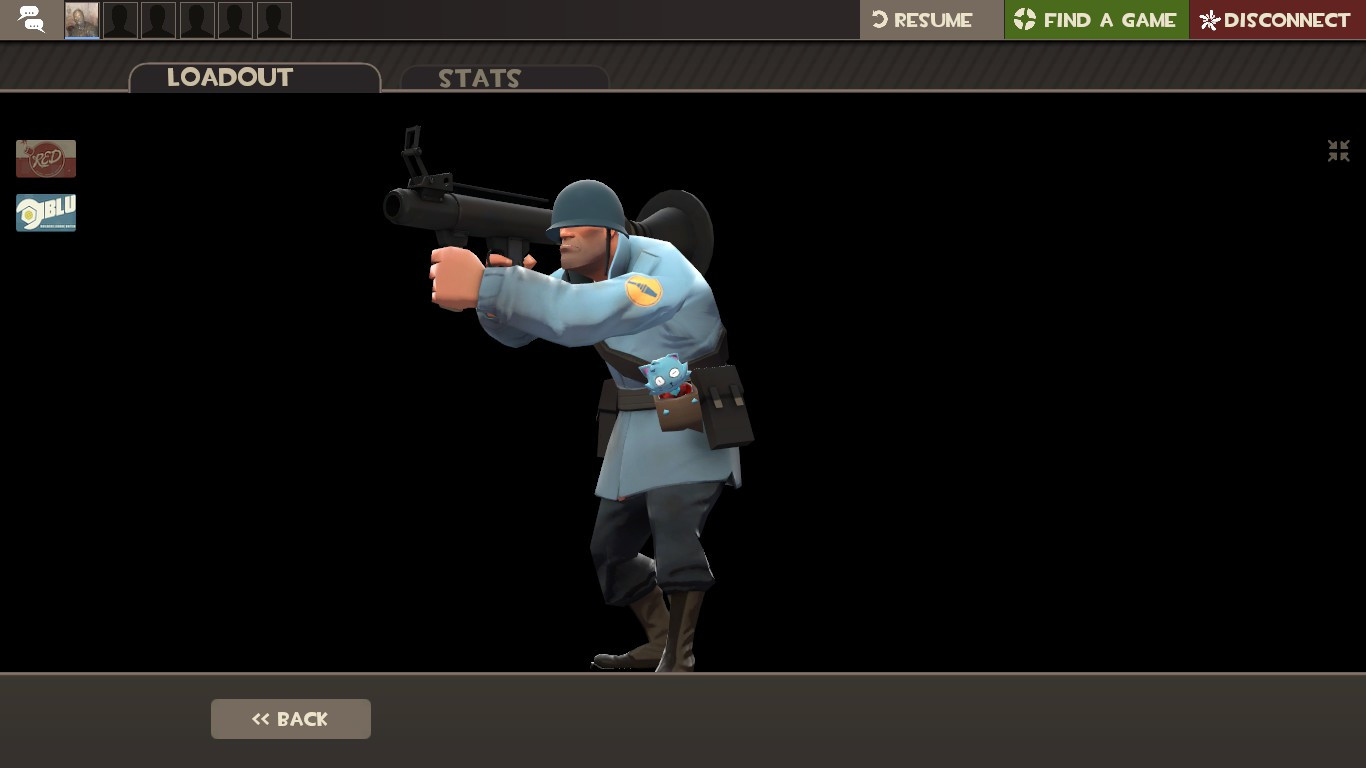Collapse the character preview with the shrink arrows icon
The height and width of the screenshot is (768, 1366).
(x=1338, y=151)
